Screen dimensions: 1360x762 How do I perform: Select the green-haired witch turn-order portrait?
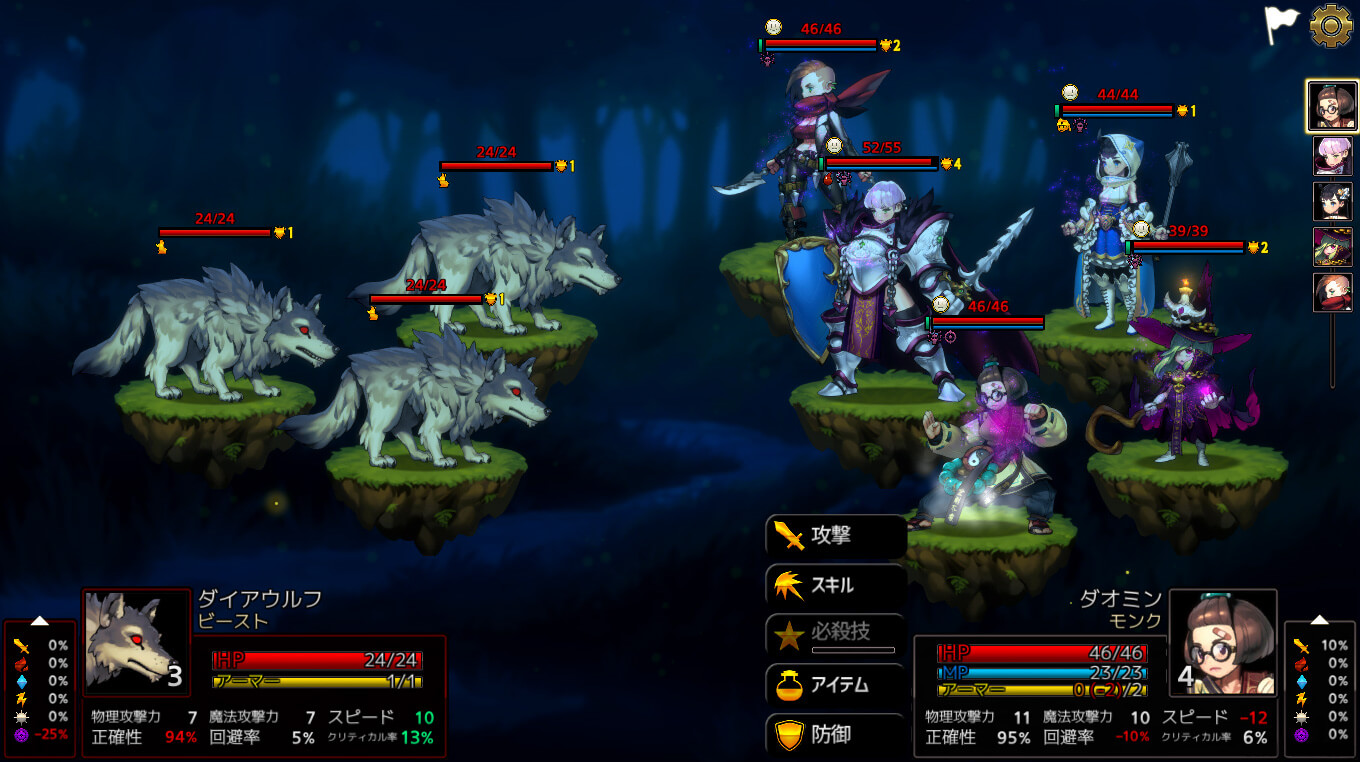[1332, 247]
